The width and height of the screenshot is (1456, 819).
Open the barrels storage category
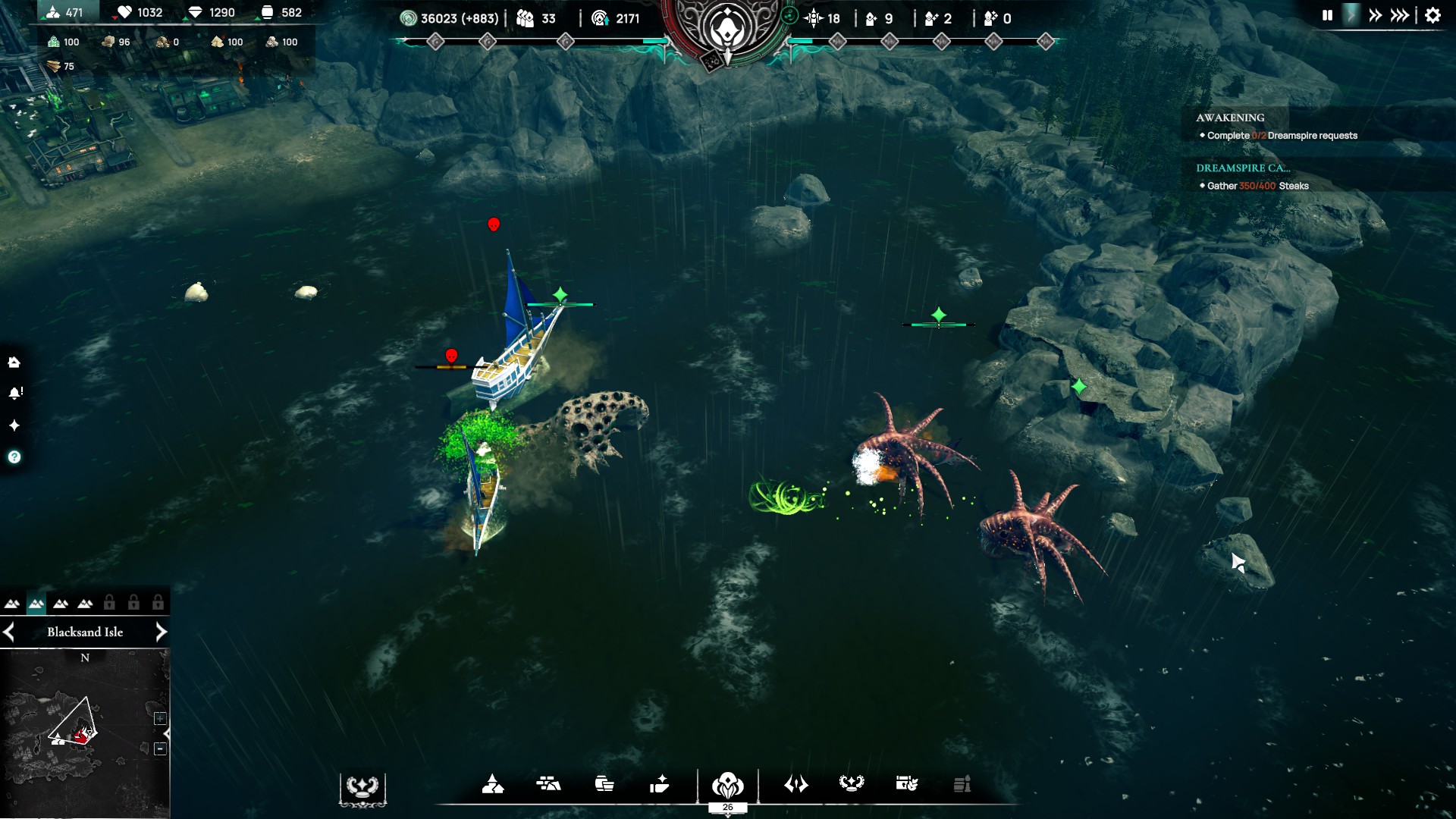[x=604, y=784]
